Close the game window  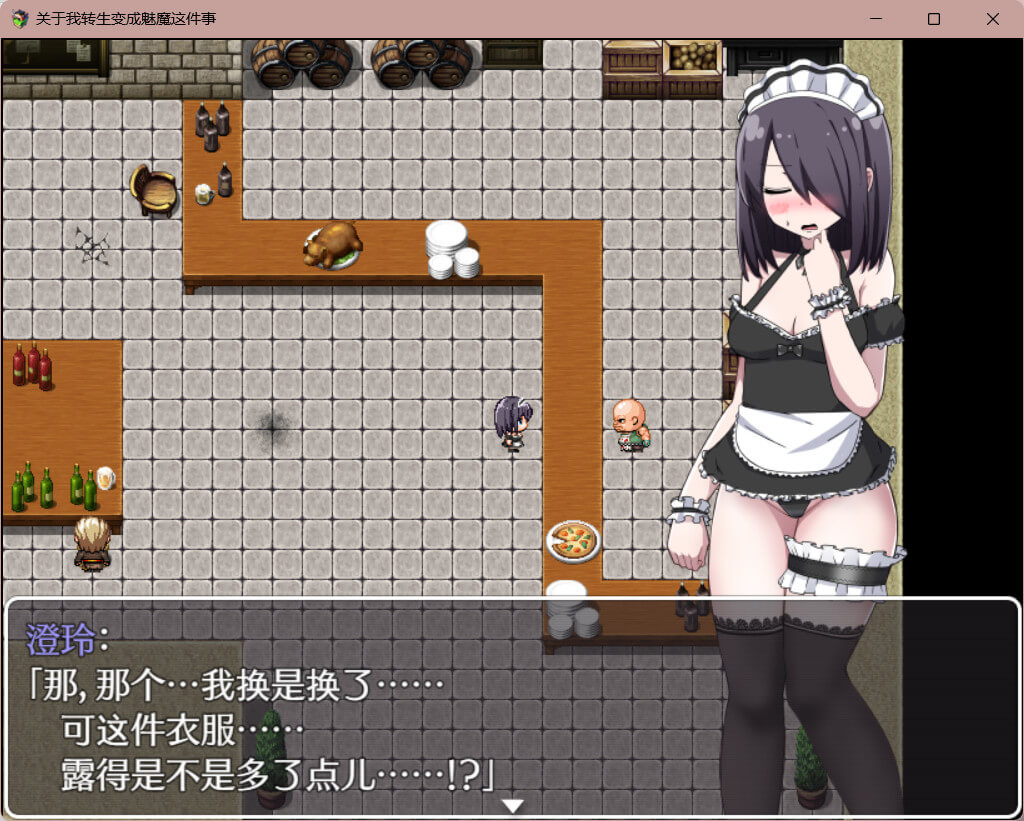tap(992, 19)
